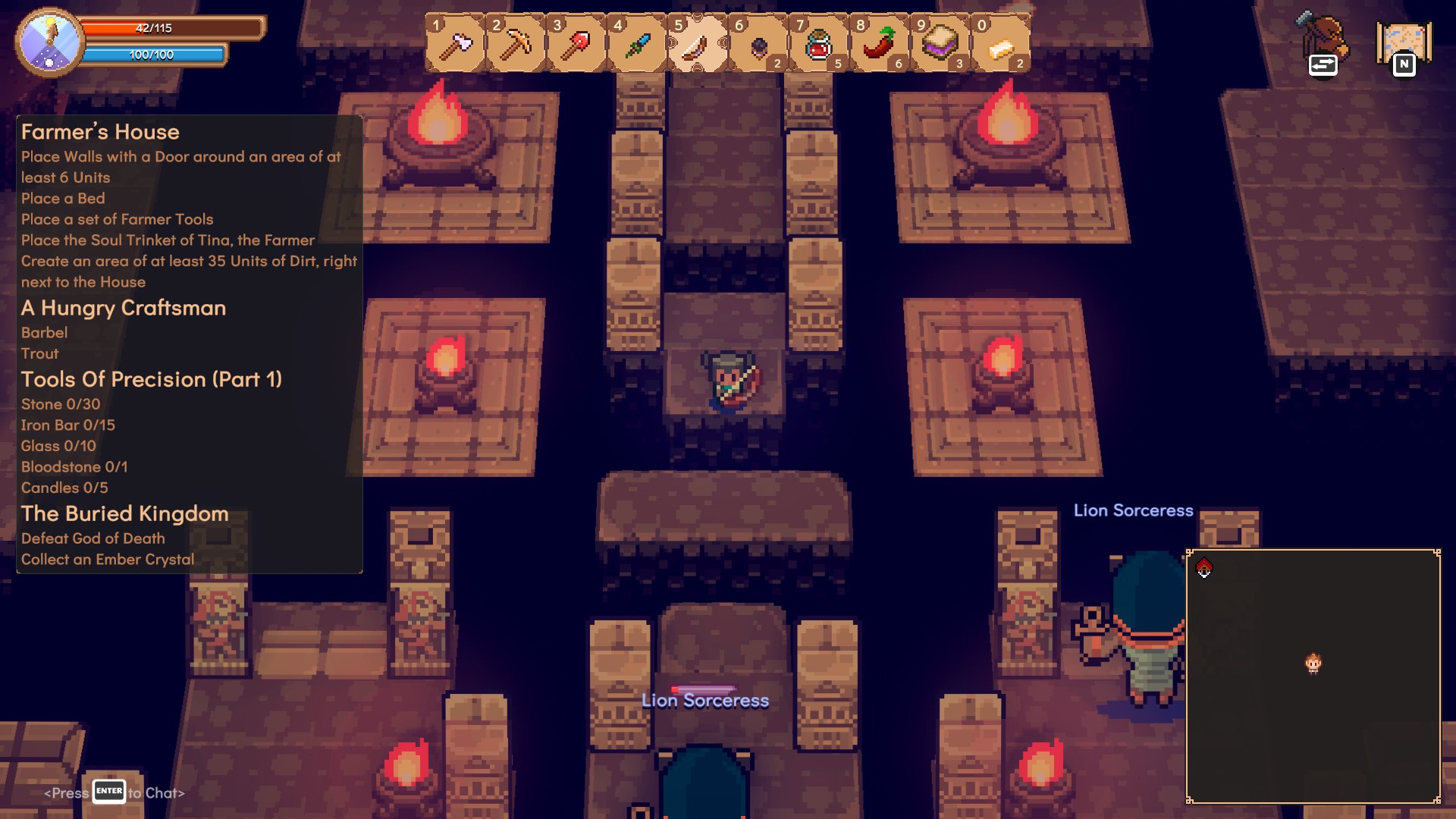Click the minimap panel
Image resolution: width=1456 pixels, height=819 pixels.
point(1313,676)
